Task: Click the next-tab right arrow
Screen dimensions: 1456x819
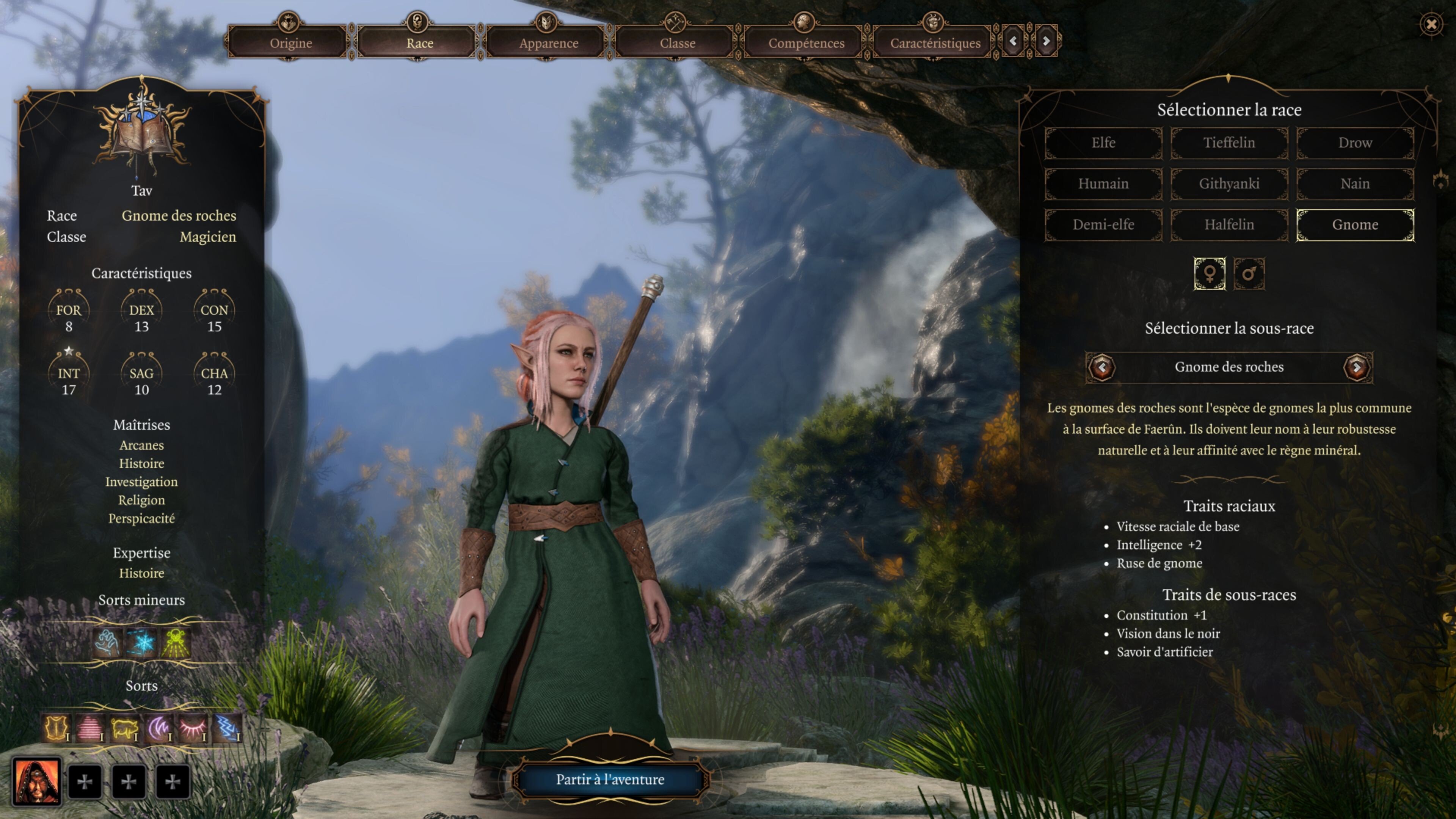Action: point(1046,41)
